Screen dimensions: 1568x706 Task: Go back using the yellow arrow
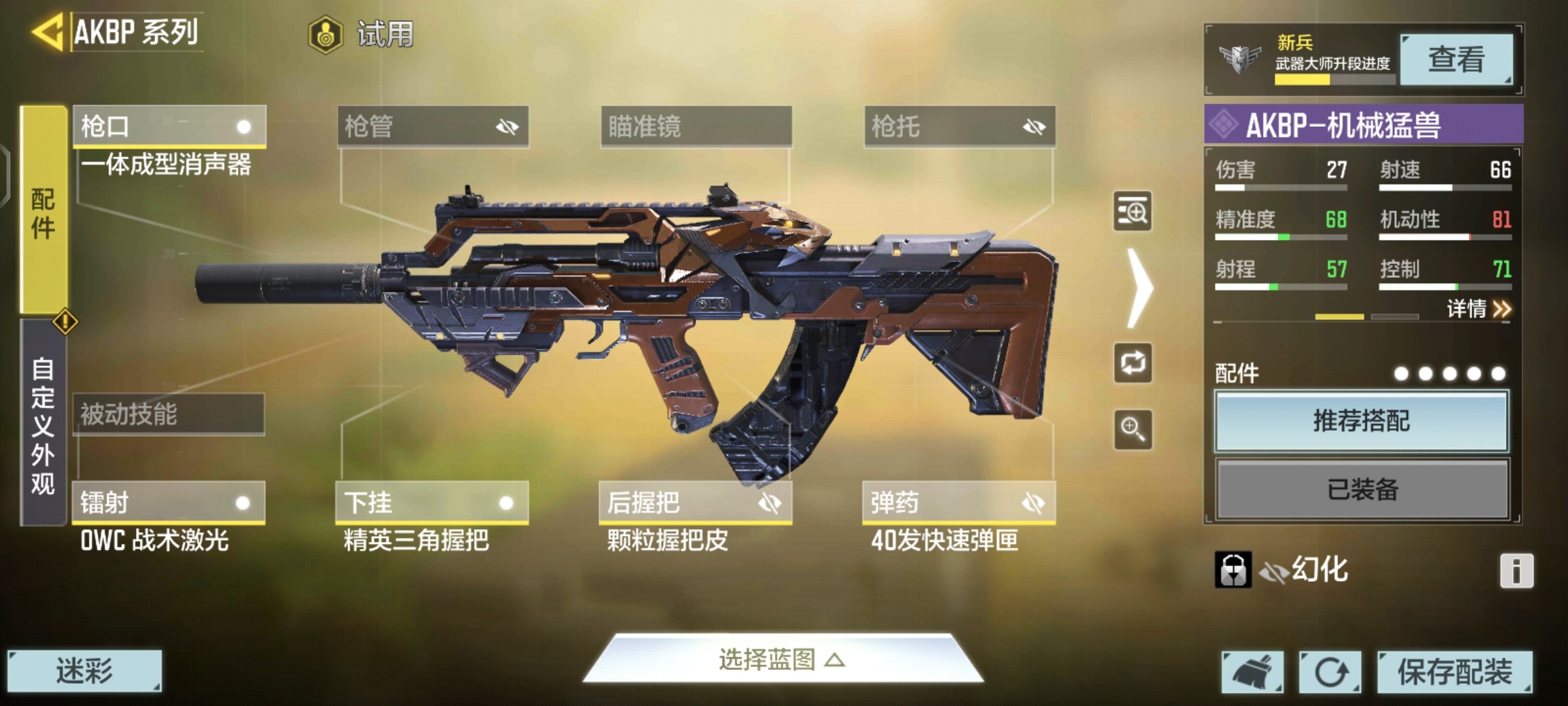[x=47, y=31]
